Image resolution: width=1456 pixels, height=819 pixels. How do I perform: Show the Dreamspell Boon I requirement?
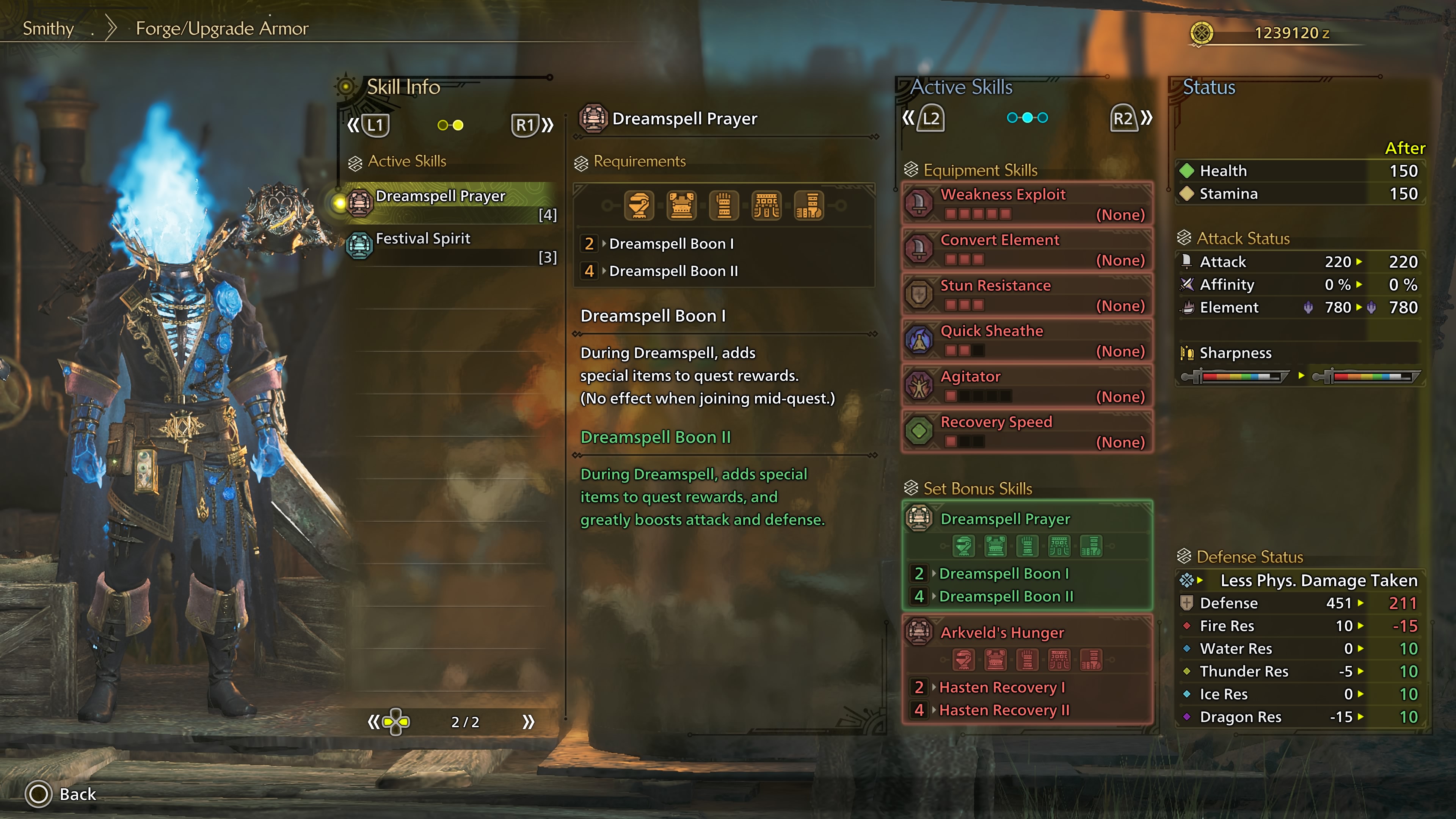671,243
